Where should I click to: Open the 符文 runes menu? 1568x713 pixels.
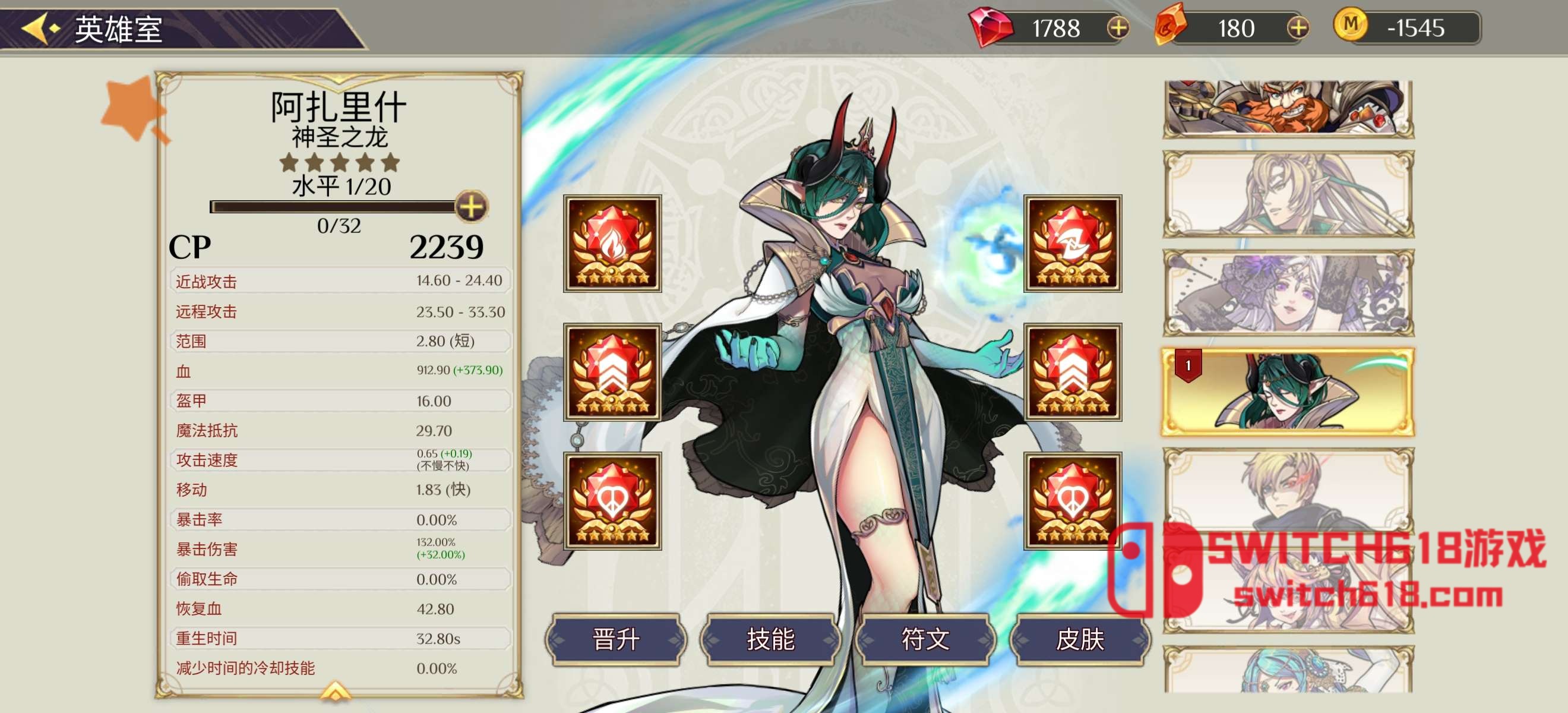coord(925,639)
